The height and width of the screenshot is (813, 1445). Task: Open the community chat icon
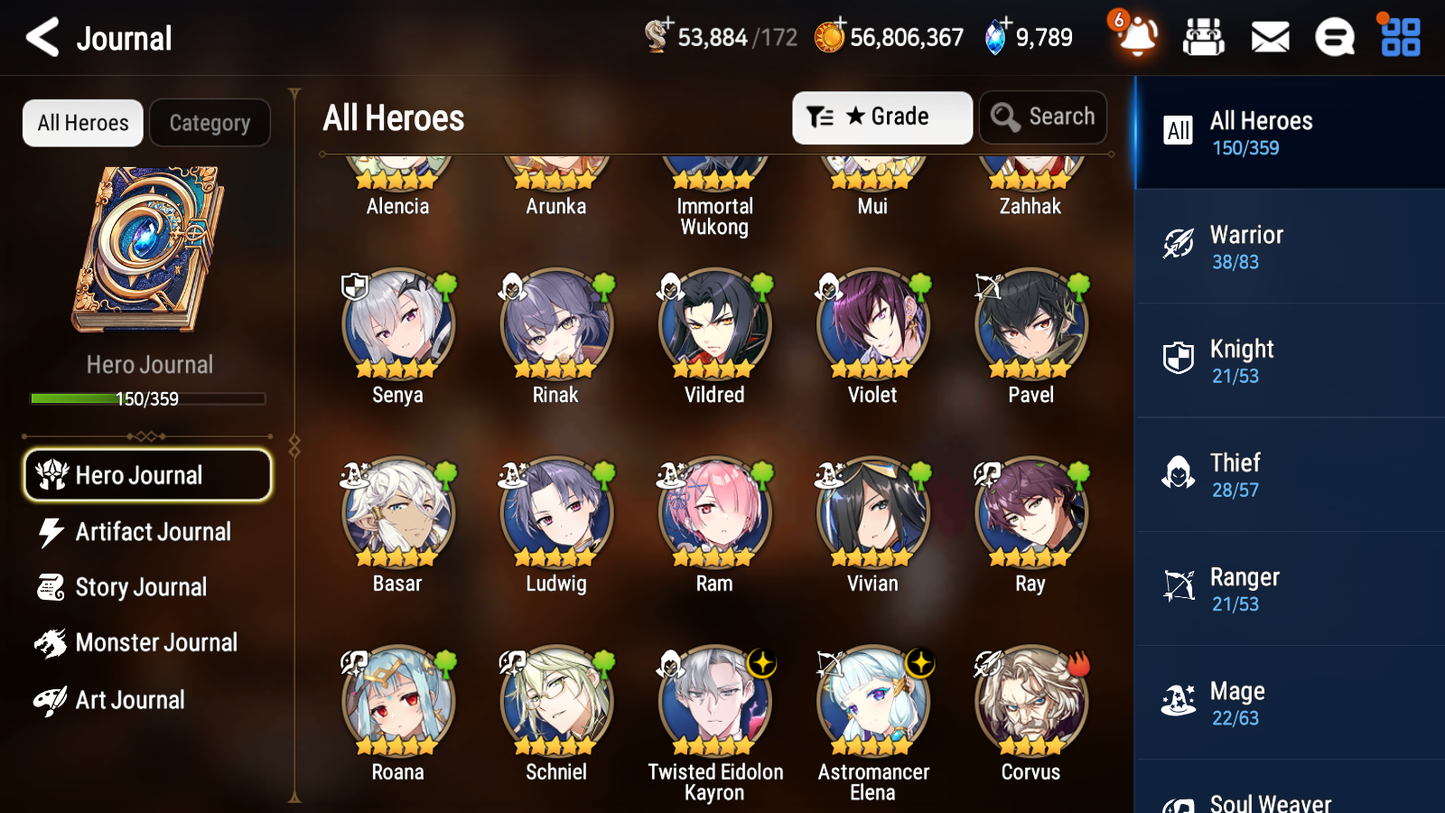(1335, 36)
